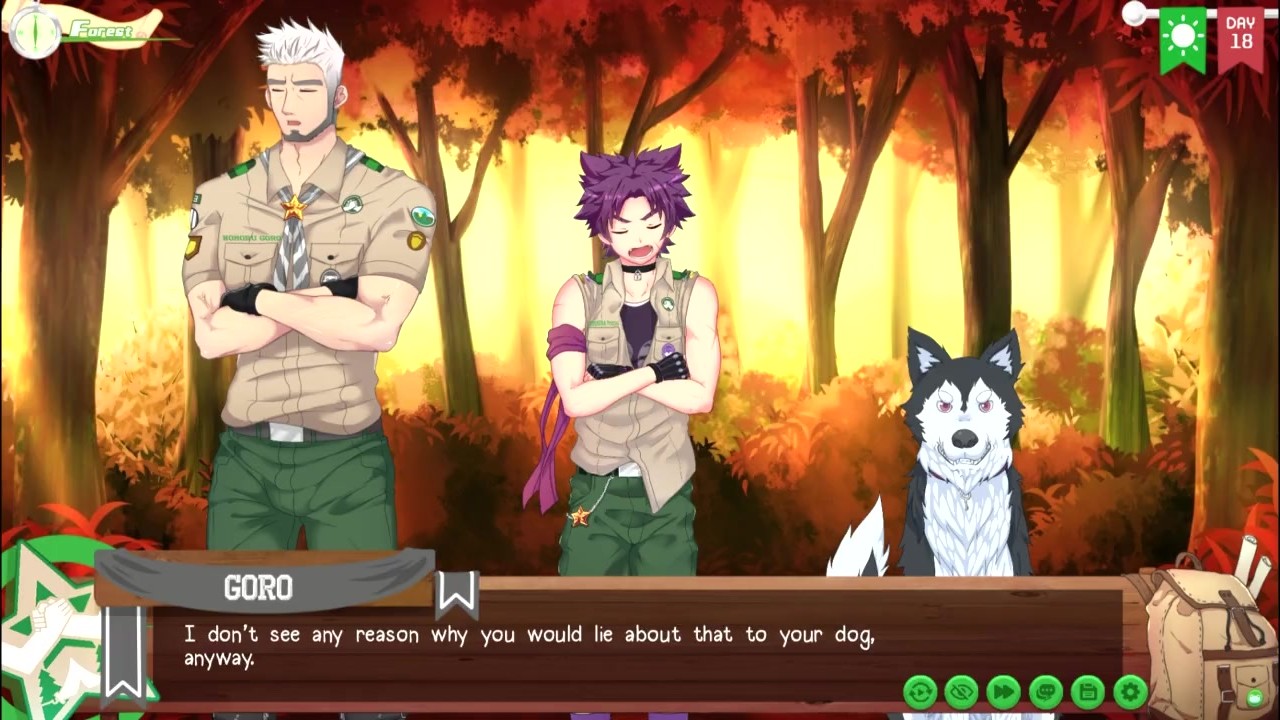
Task: Toggle auto-play dialogue mode
Action: coord(920,691)
